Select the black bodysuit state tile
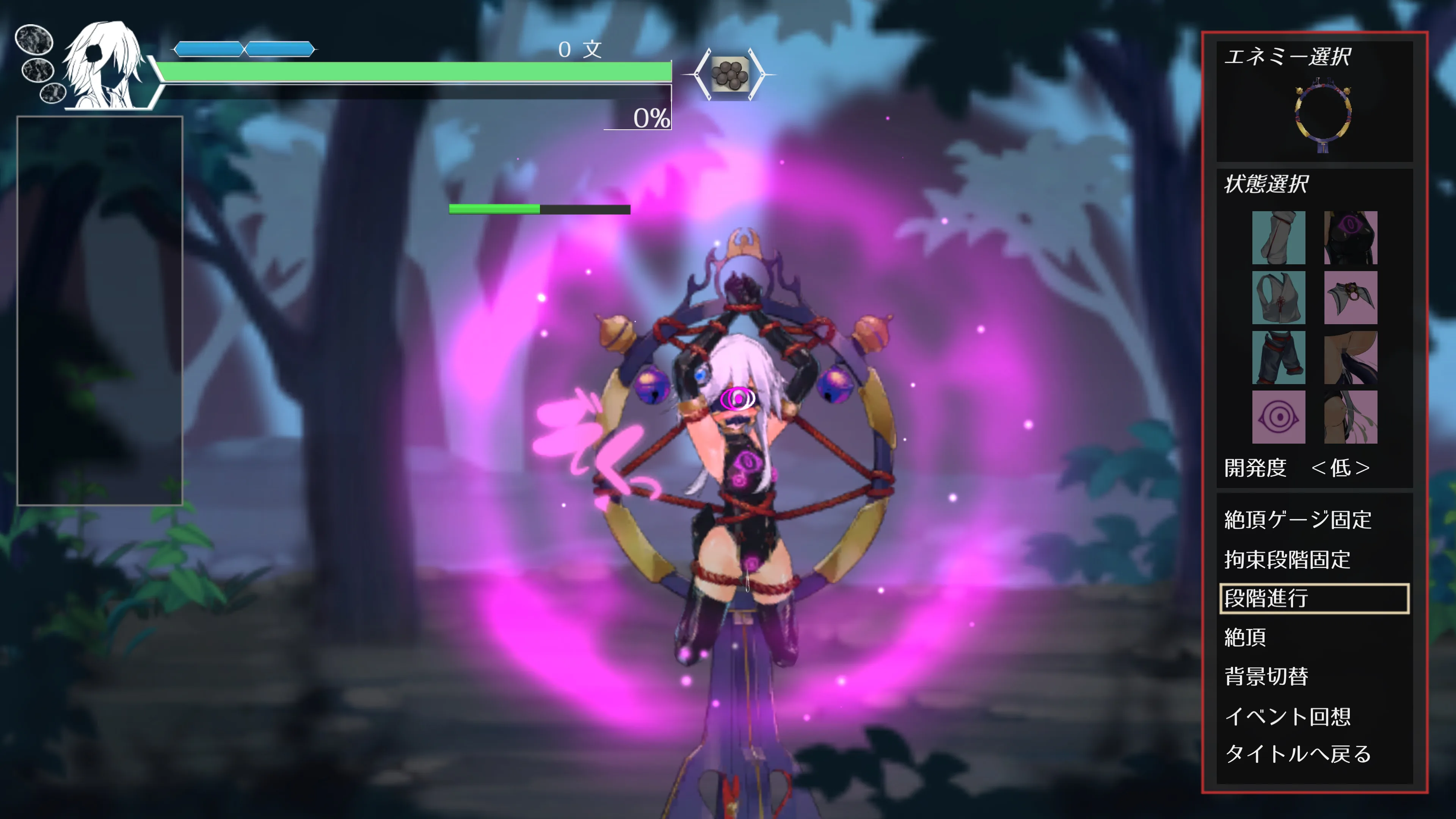This screenshot has height=819, width=1456. (x=1350, y=237)
